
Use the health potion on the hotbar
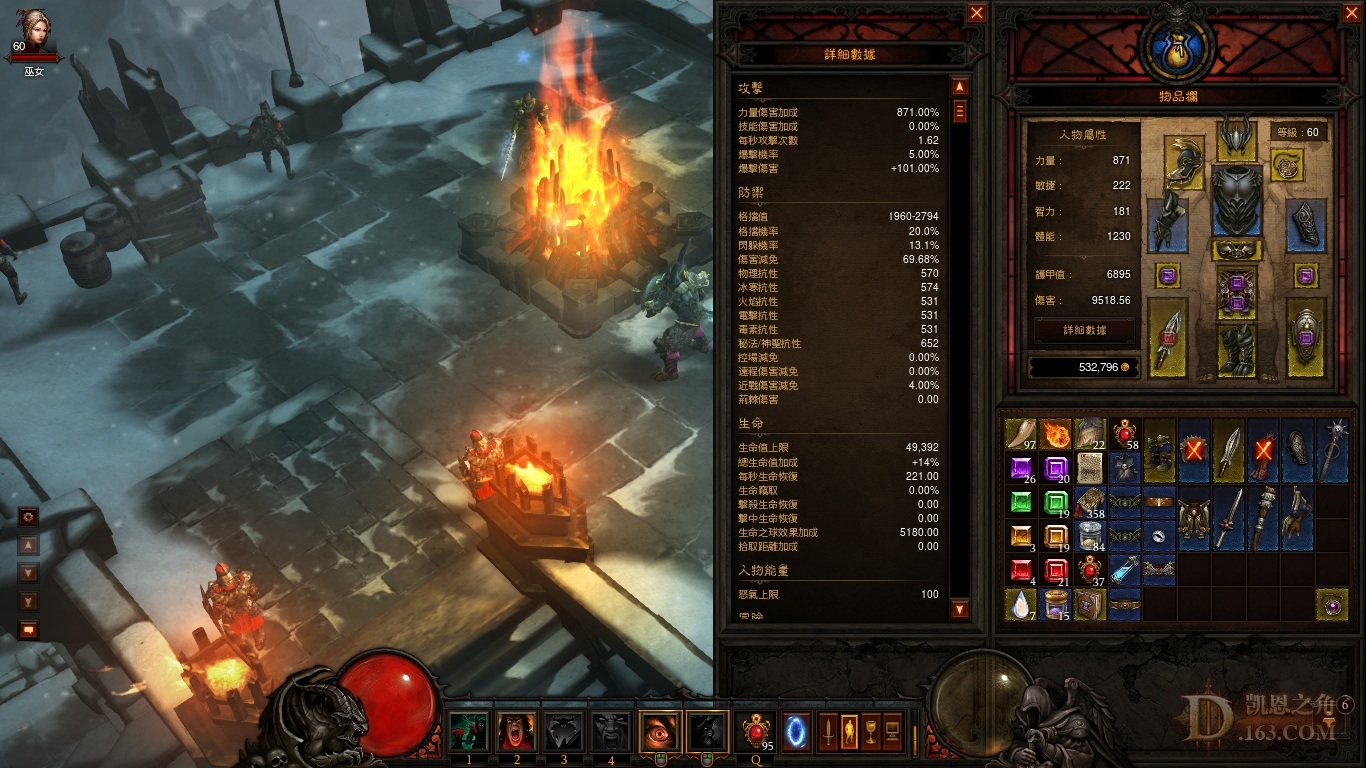[756, 732]
